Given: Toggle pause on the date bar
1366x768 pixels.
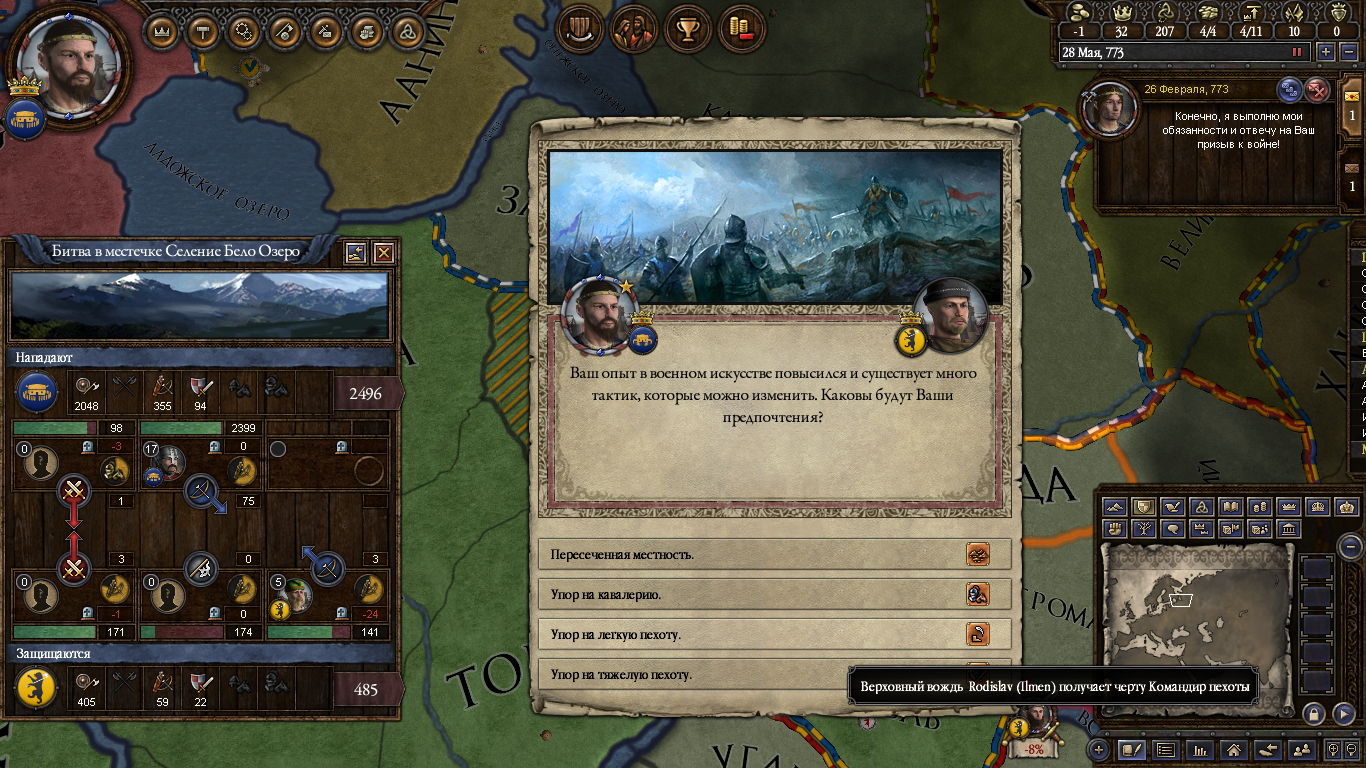Looking at the screenshot, I should coord(1298,52).
